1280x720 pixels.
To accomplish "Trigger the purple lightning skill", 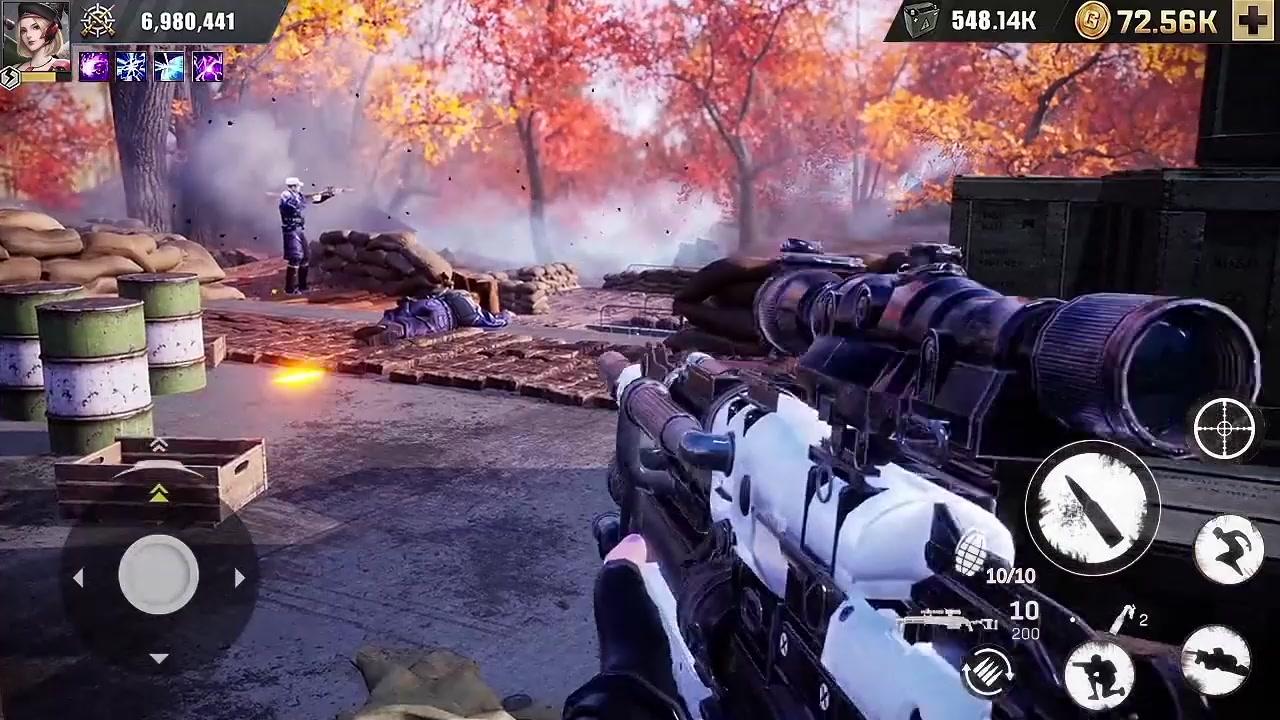I will pos(205,68).
